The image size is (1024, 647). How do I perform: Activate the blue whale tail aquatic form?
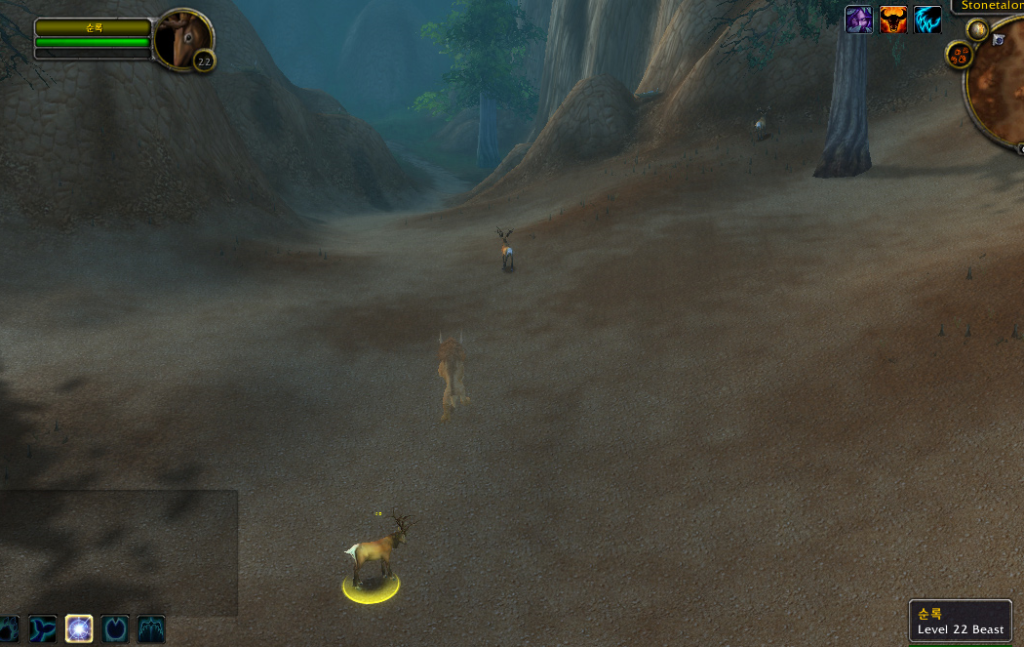pyautogui.click(x=43, y=628)
